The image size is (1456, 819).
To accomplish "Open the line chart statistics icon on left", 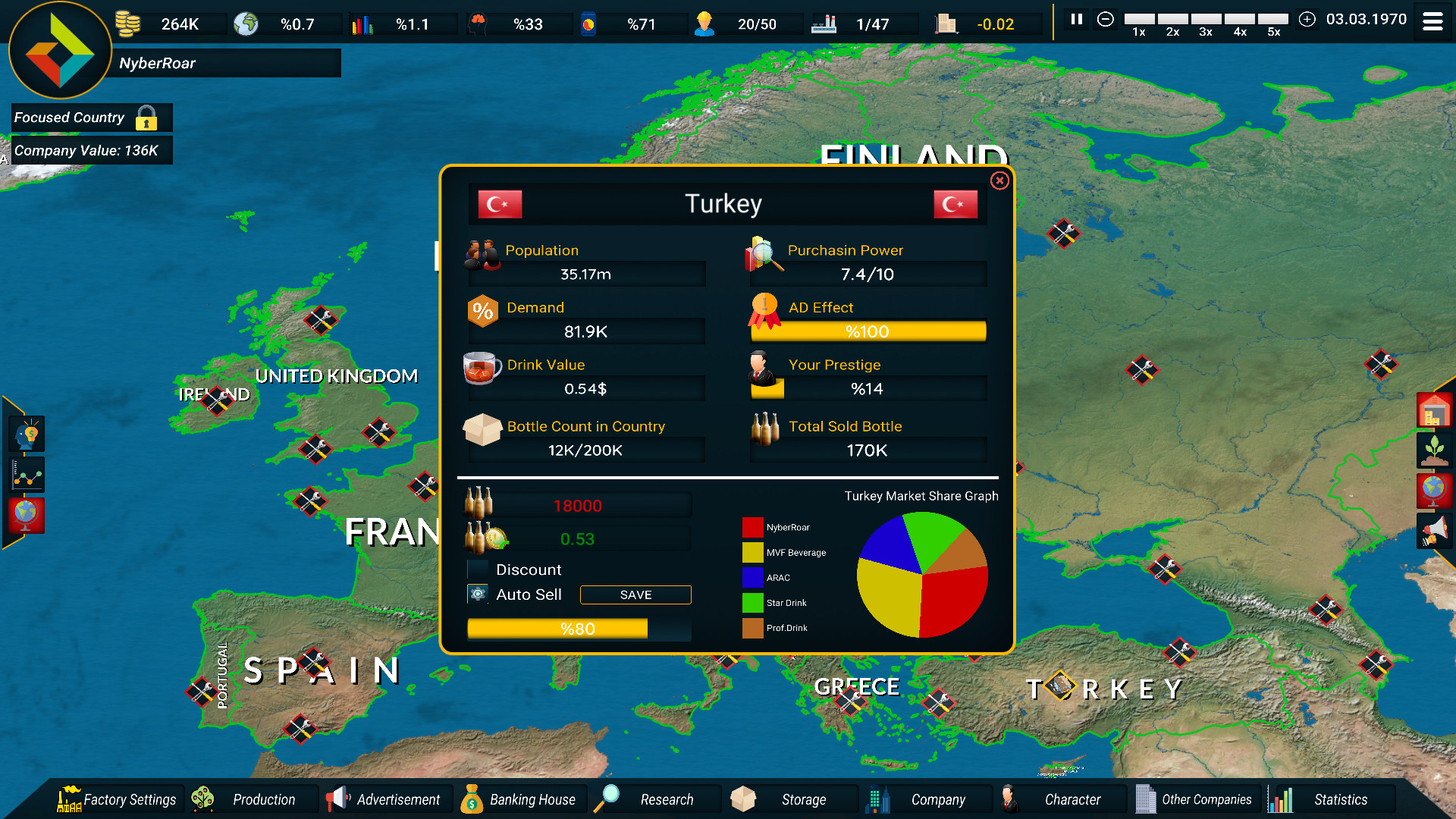I will point(26,475).
